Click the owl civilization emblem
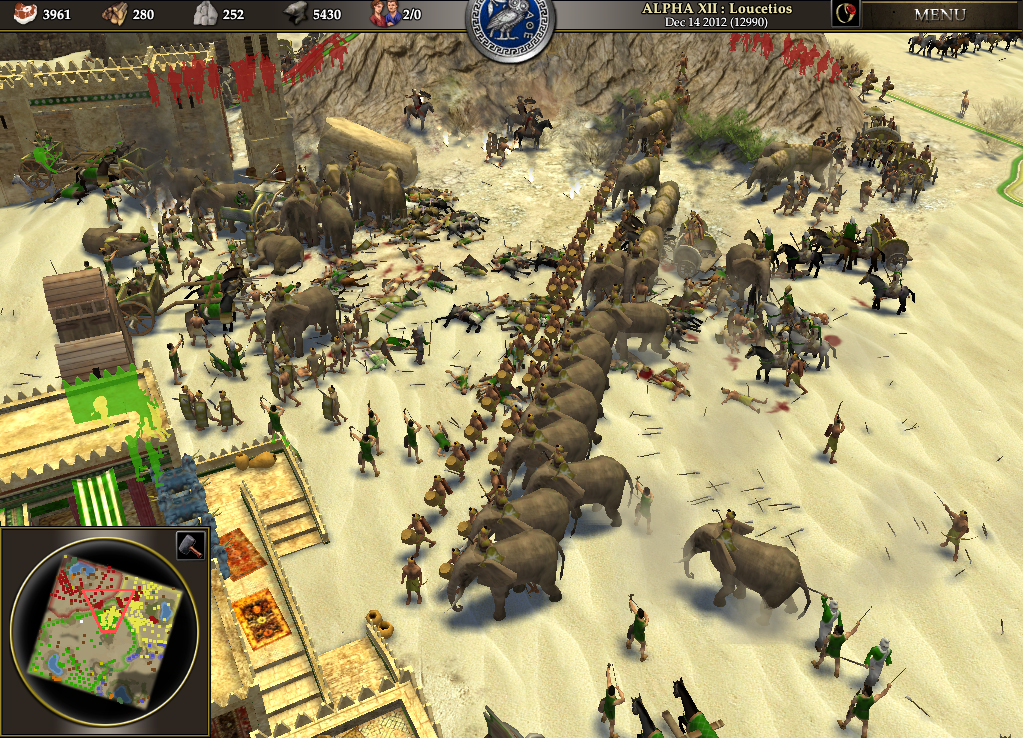1023x738 pixels. pos(510,29)
